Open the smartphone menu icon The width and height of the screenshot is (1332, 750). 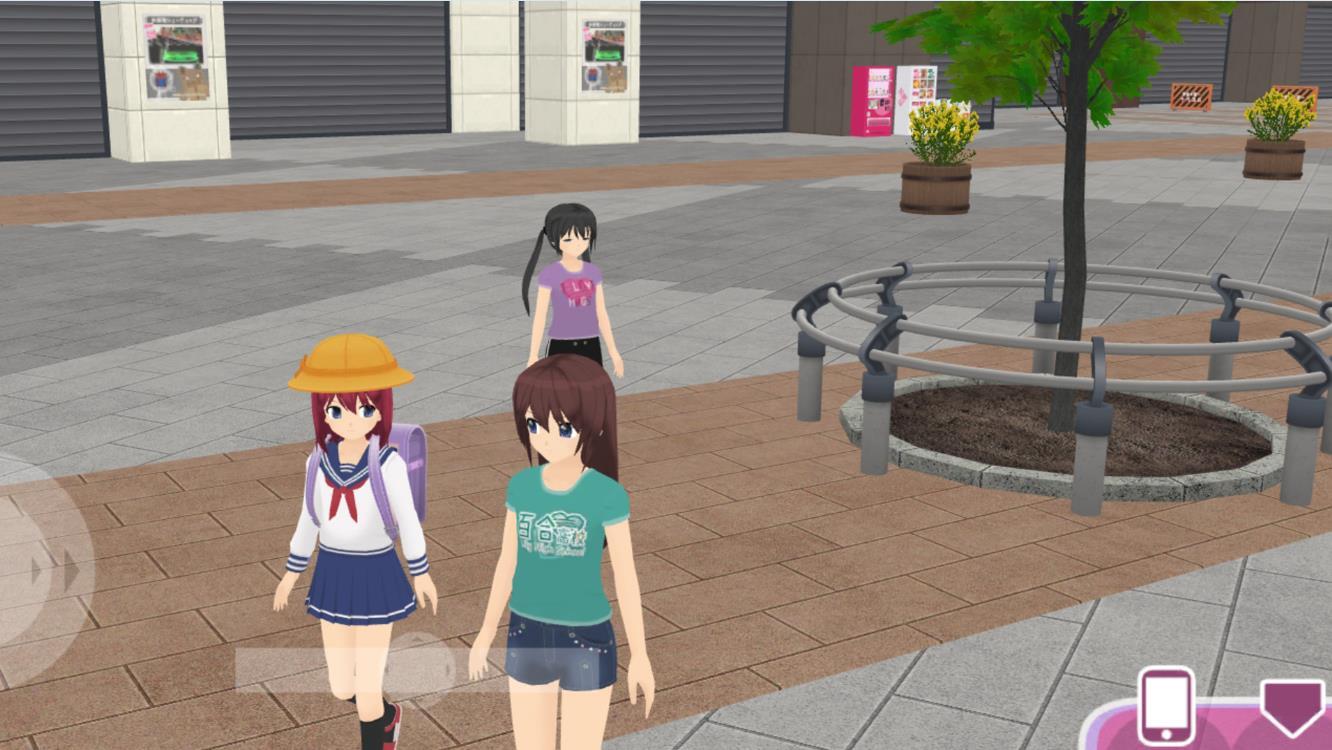click(x=1166, y=706)
